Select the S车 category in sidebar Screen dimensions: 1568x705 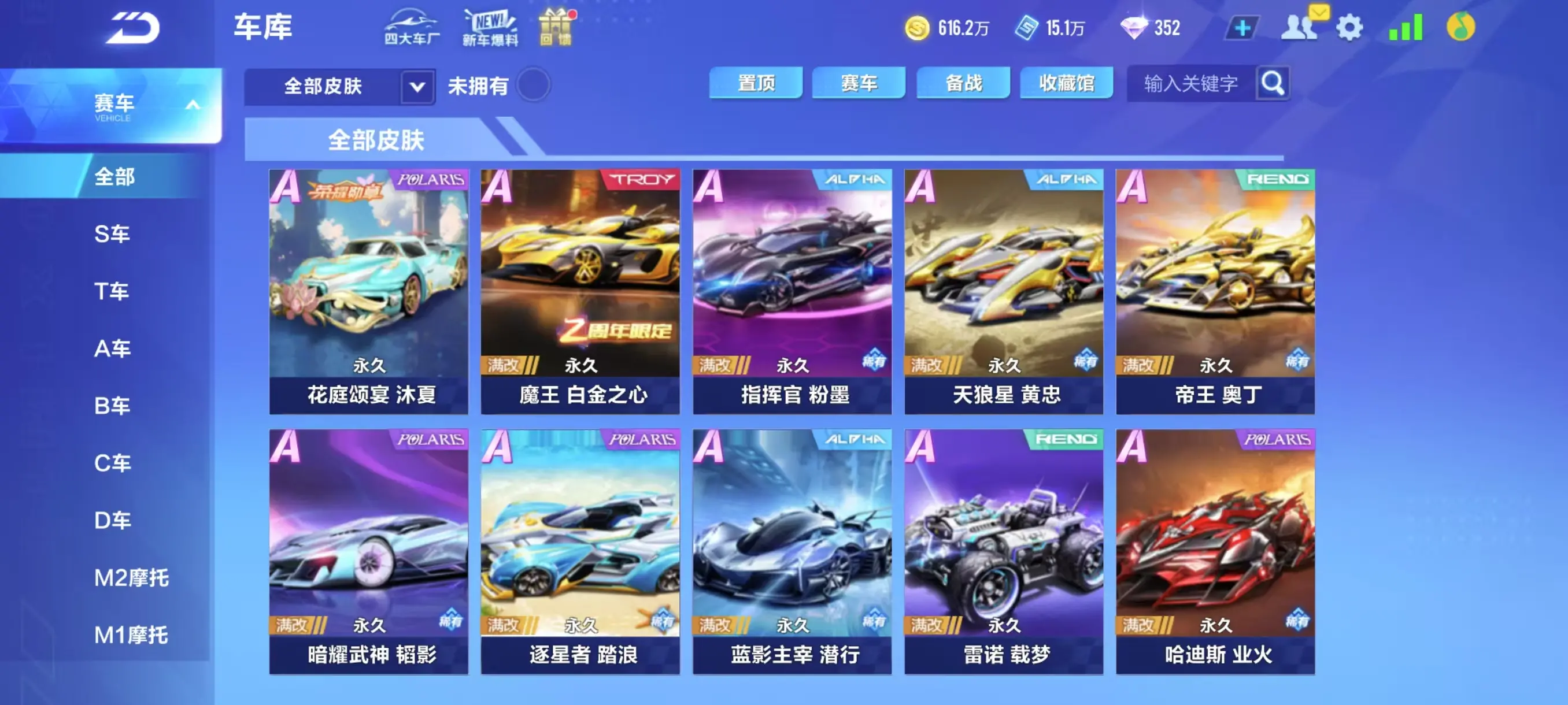tap(113, 233)
